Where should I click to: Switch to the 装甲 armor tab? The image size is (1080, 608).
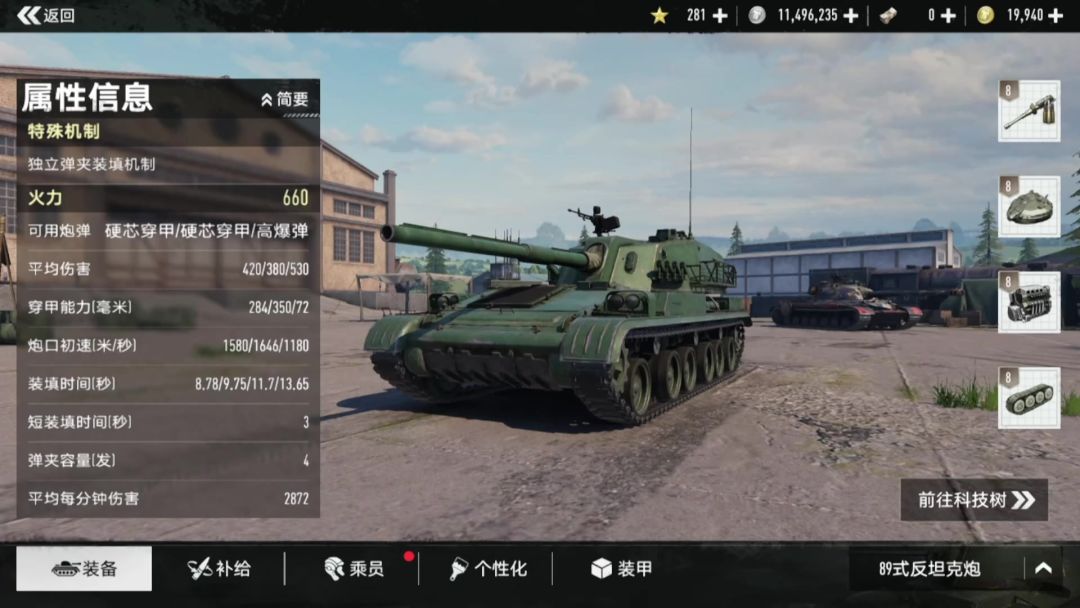pos(621,569)
